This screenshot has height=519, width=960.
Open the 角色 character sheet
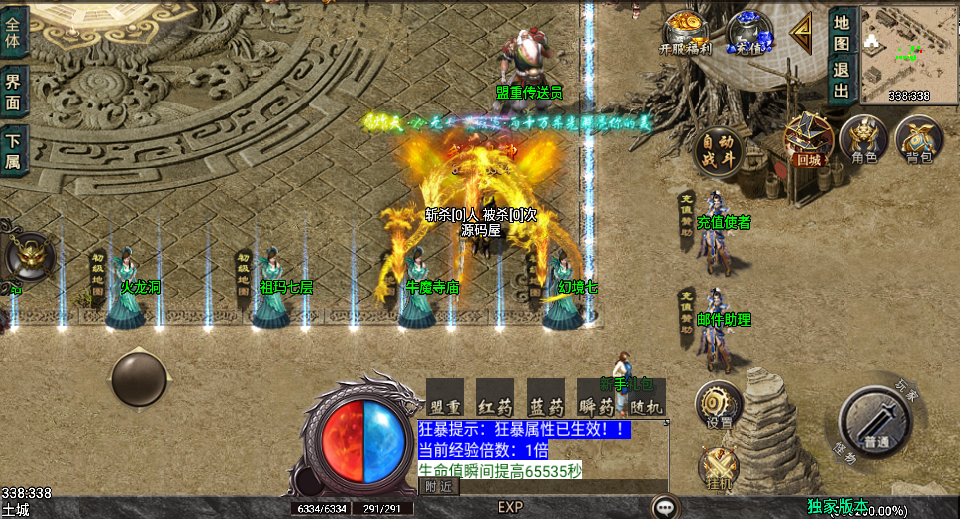tap(863, 138)
